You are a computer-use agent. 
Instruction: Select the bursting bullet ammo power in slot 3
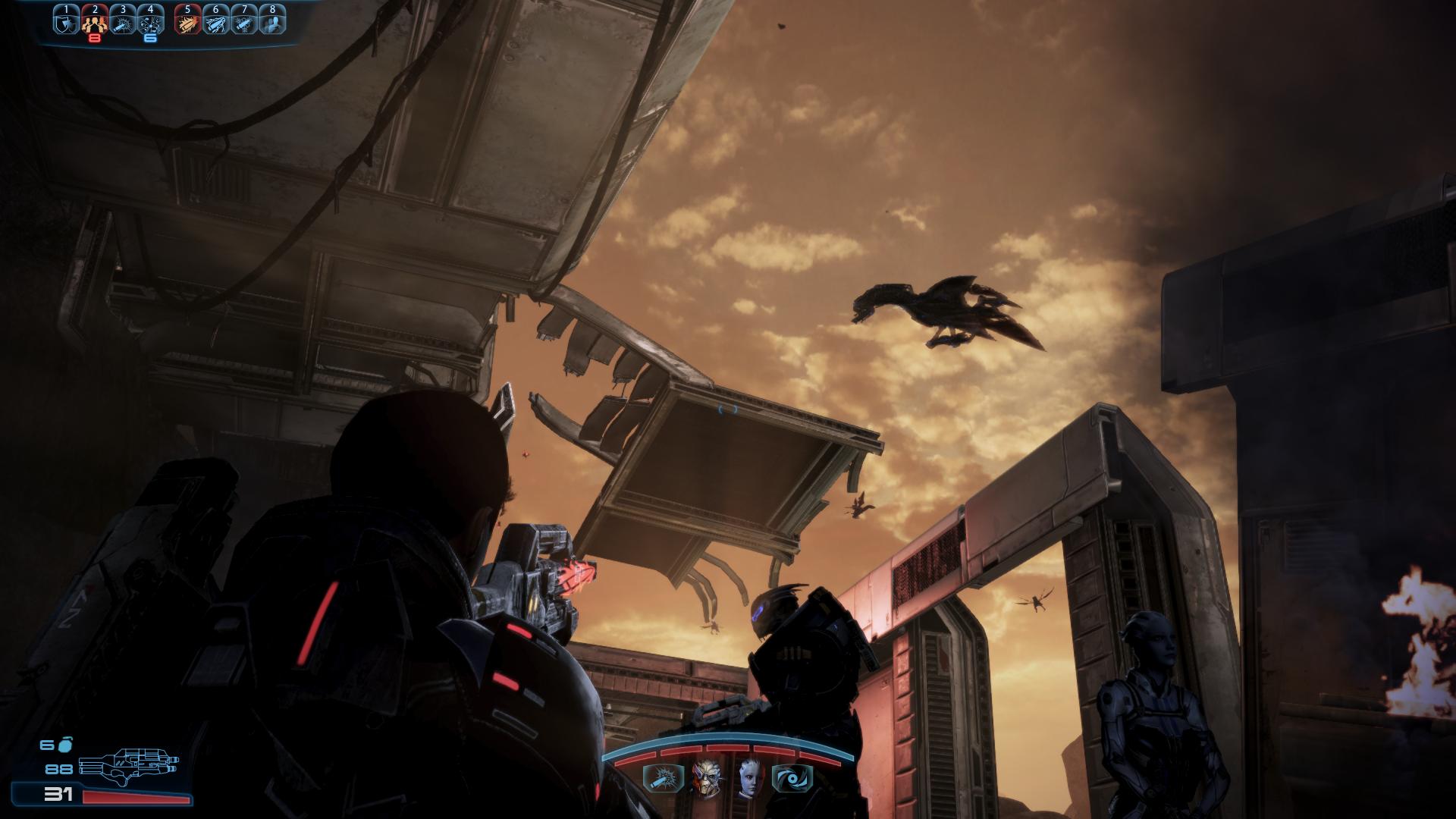pyautogui.click(x=122, y=22)
